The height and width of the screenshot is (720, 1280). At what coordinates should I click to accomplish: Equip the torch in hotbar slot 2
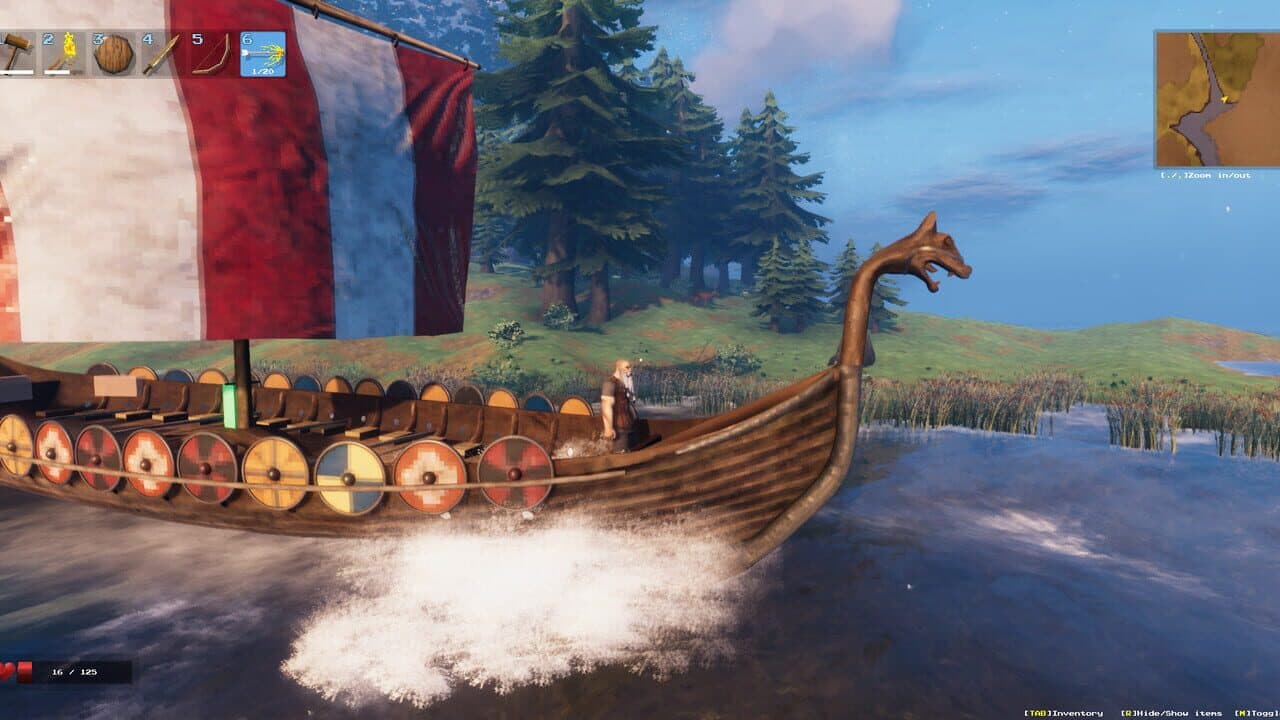[x=62, y=52]
